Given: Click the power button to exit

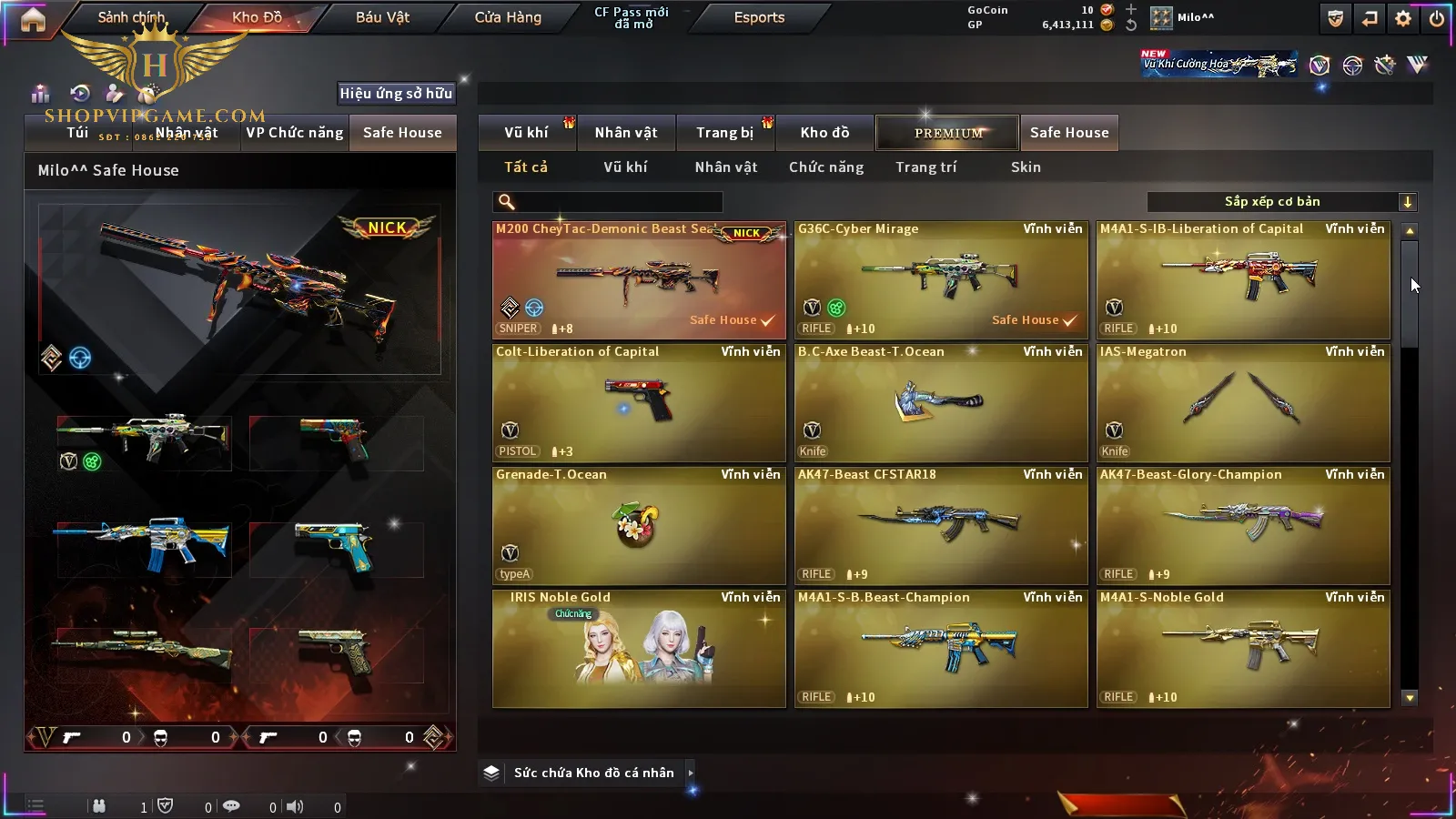Looking at the screenshot, I should 1437,18.
